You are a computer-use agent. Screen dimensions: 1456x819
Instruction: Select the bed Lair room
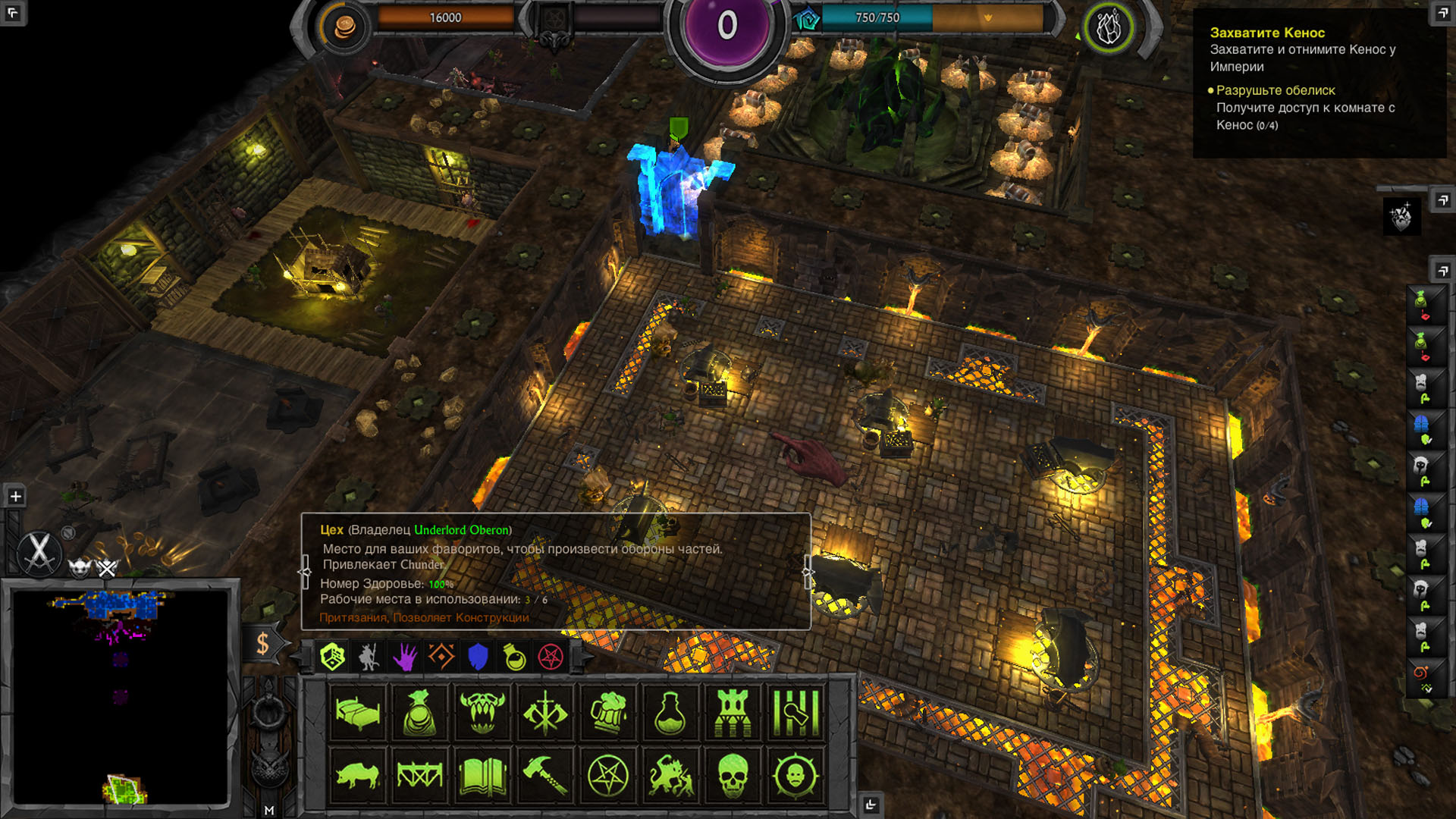click(357, 712)
